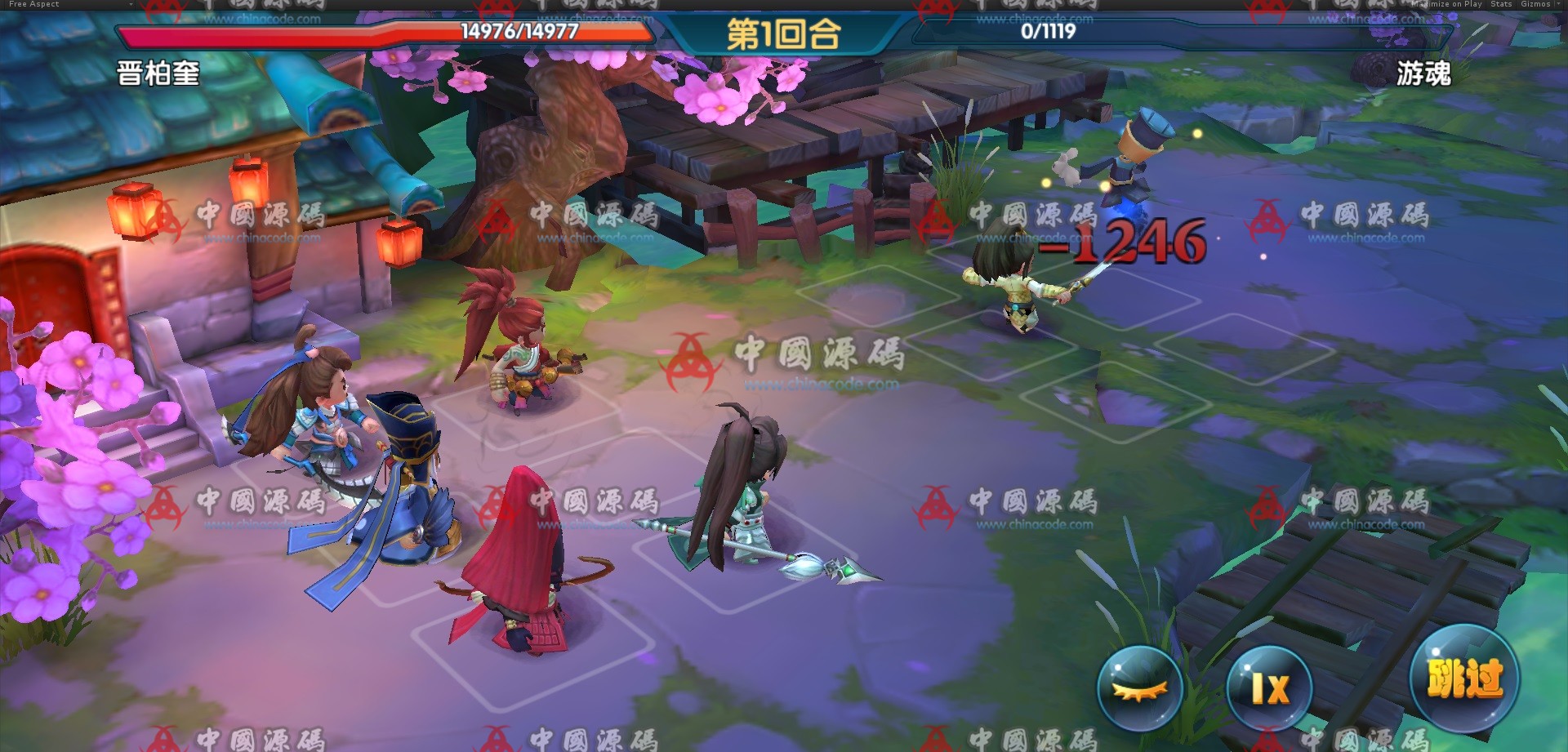The width and height of the screenshot is (1568, 752).
Task: Click the 第1回合 round banner
Action: (784, 35)
